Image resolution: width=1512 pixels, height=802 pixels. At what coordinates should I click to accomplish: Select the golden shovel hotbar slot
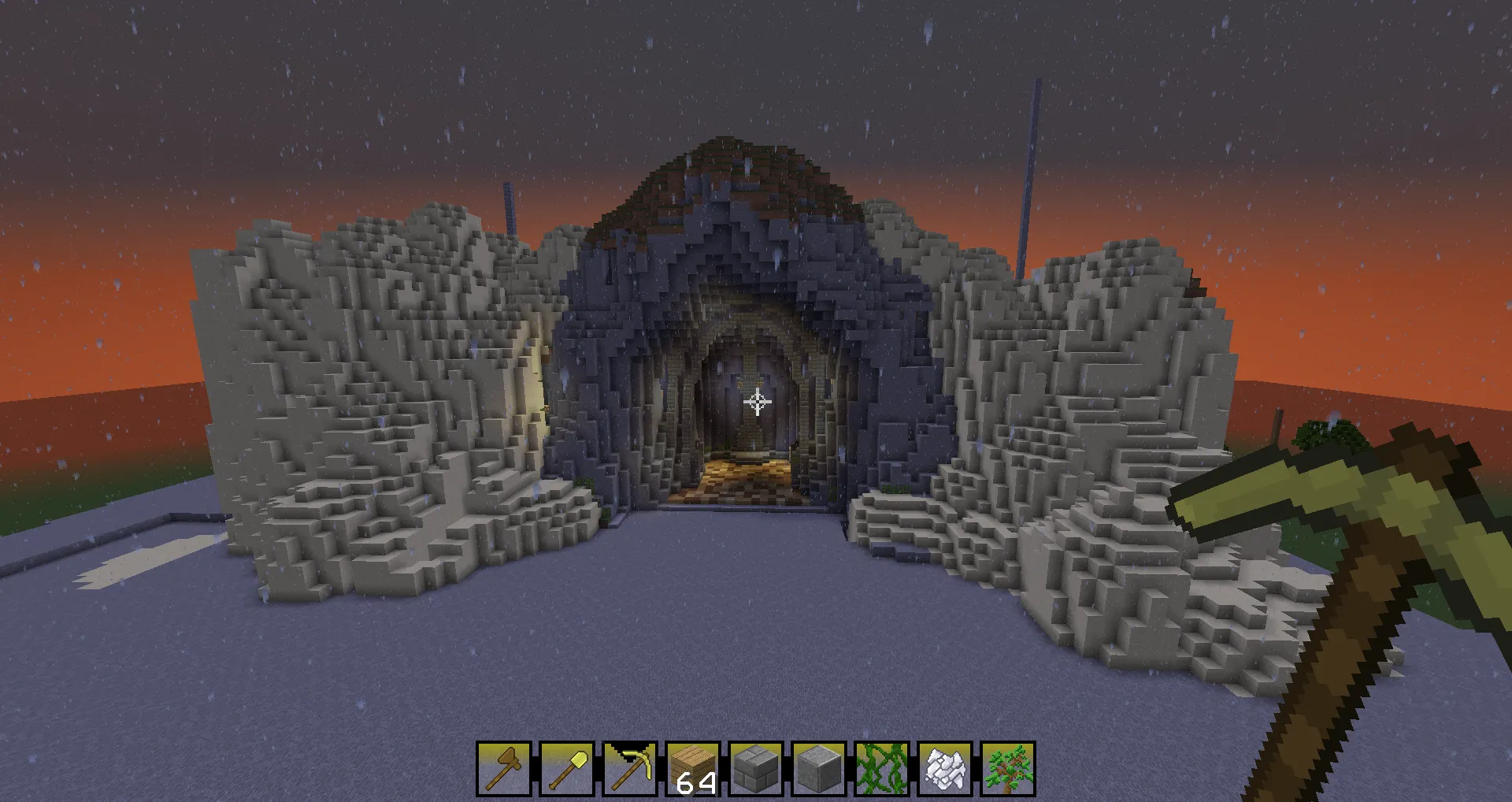pos(567,768)
